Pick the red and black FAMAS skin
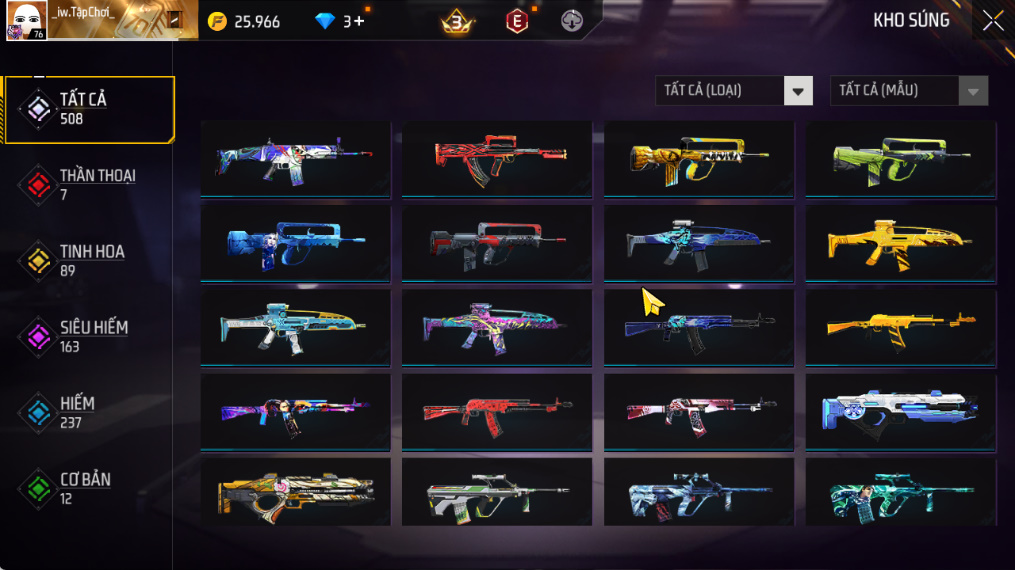 pyautogui.click(x=496, y=159)
